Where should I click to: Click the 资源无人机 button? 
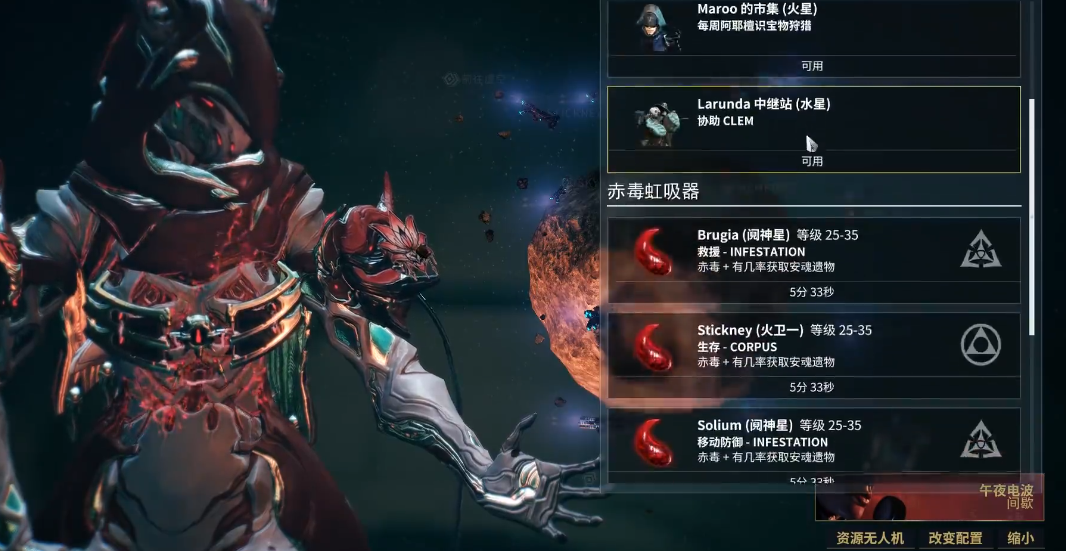[x=870, y=538]
